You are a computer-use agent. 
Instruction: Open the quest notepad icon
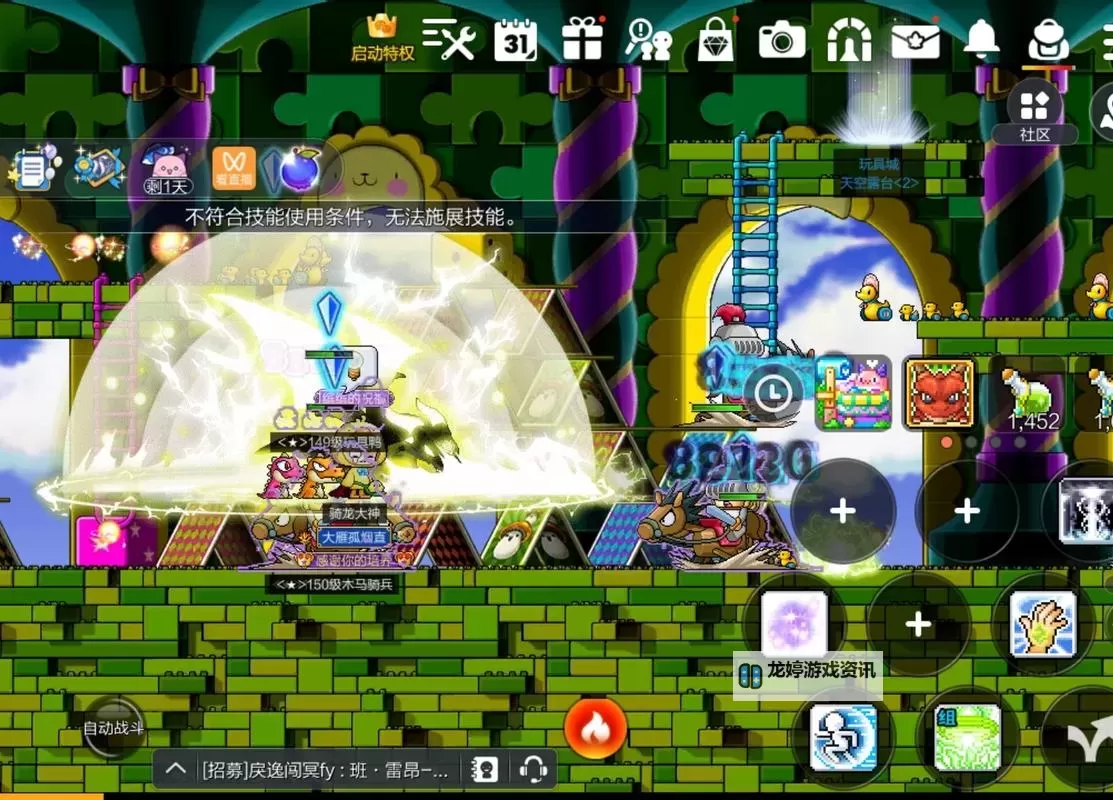pyautogui.click(x=33, y=170)
